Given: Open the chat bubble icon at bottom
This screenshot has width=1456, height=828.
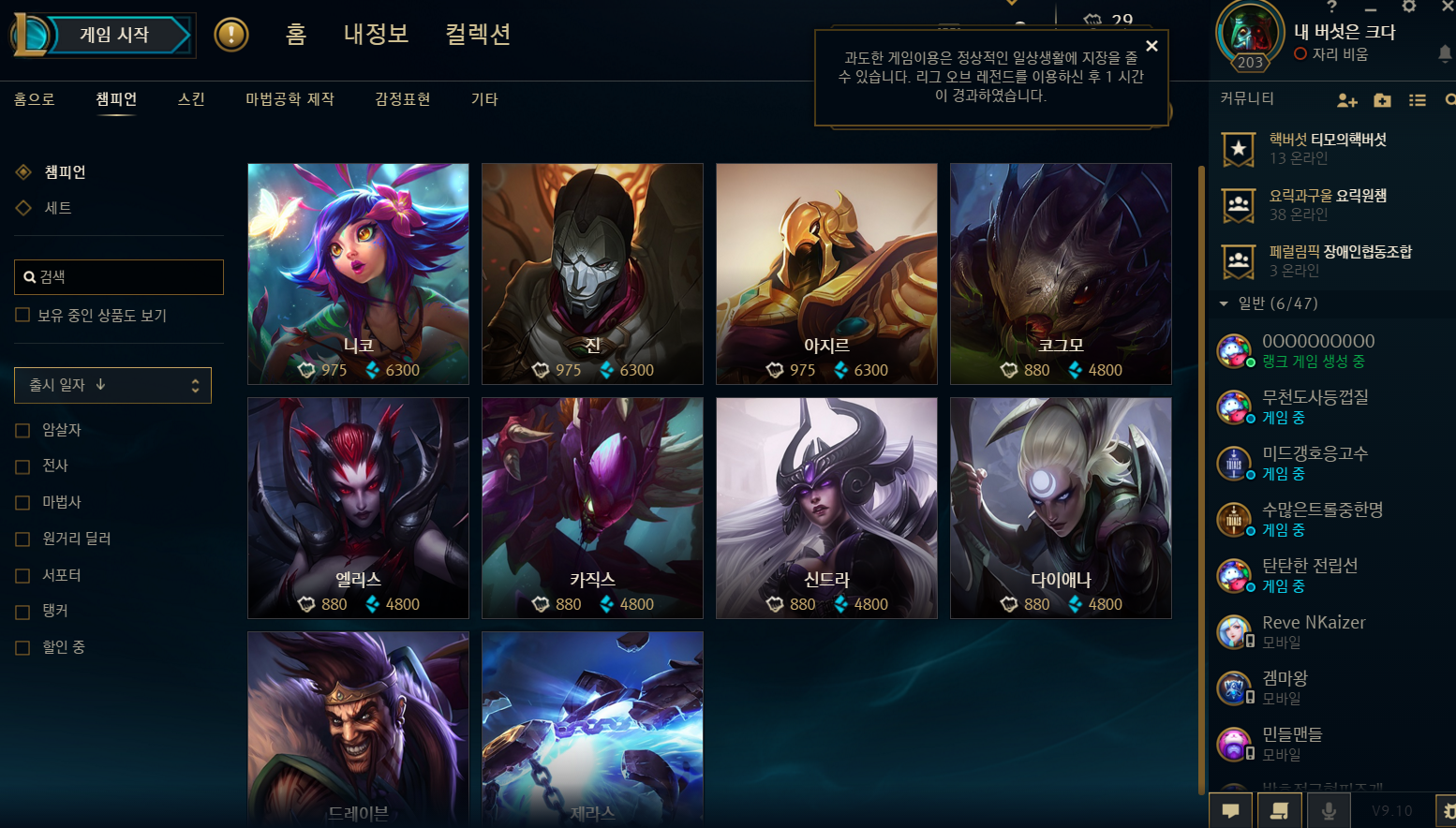Looking at the screenshot, I should [x=1231, y=809].
